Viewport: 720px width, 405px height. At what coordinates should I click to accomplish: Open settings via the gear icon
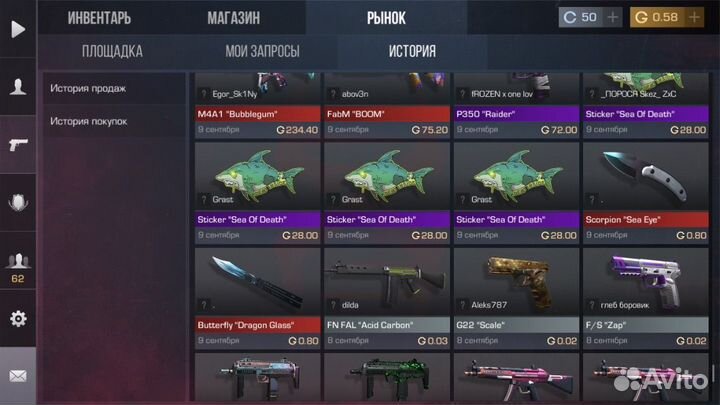click(18, 319)
